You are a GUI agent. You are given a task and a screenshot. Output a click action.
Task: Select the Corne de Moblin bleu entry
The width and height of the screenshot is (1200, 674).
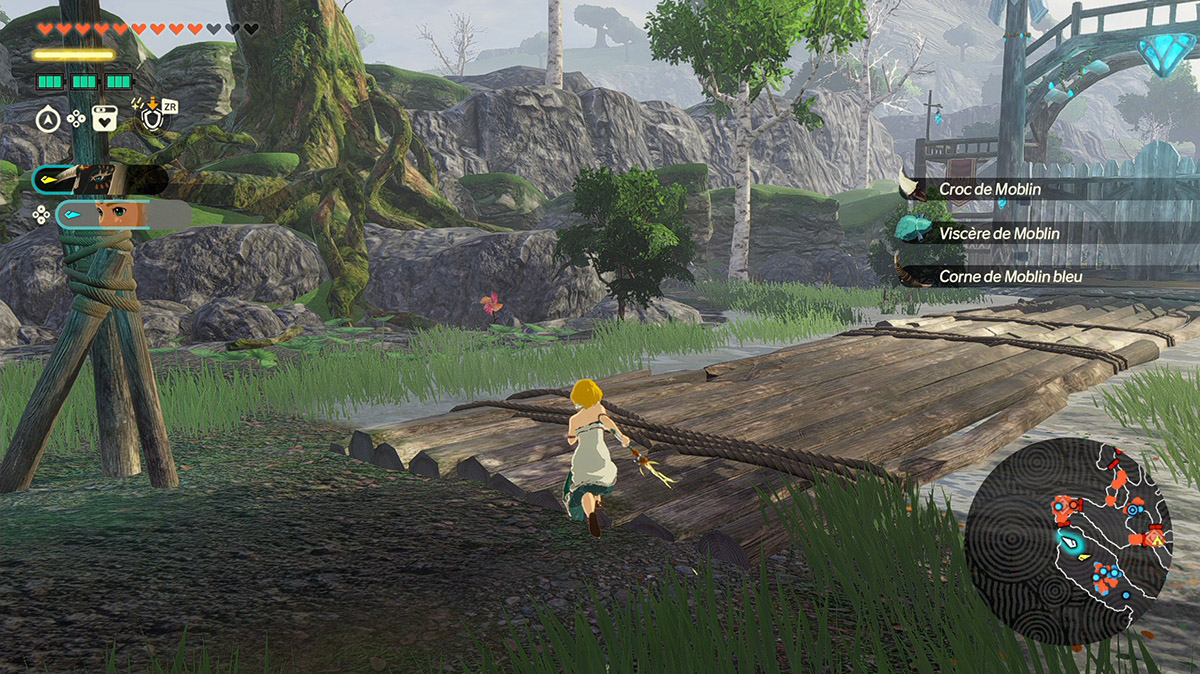coord(1010,276)
